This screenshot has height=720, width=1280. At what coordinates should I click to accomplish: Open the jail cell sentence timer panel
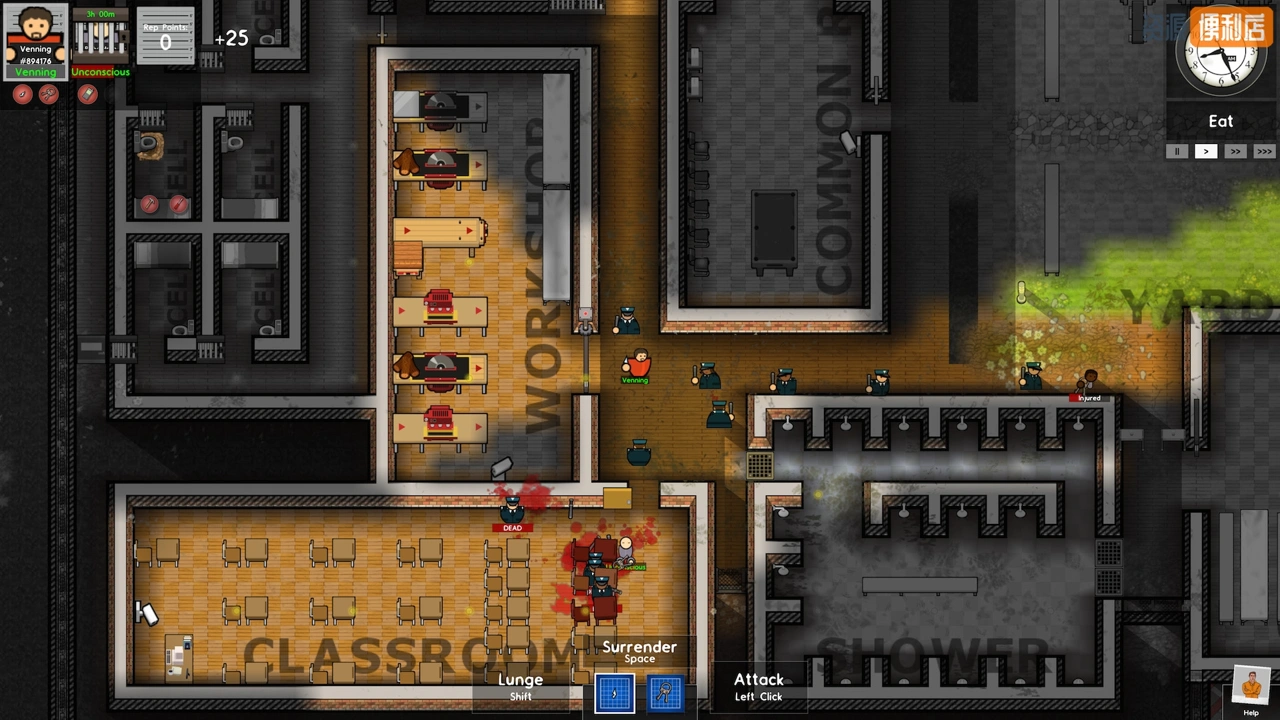point(101,36)
